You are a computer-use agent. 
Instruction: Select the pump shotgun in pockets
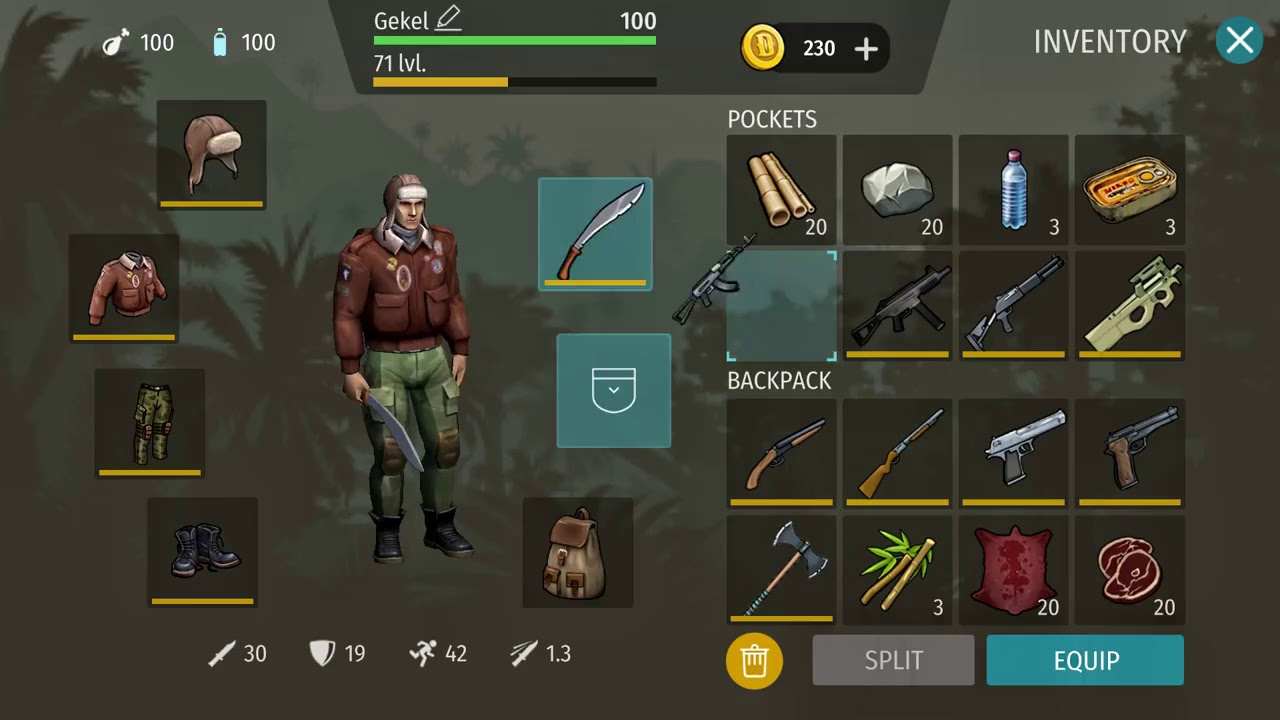point(1013,305)
